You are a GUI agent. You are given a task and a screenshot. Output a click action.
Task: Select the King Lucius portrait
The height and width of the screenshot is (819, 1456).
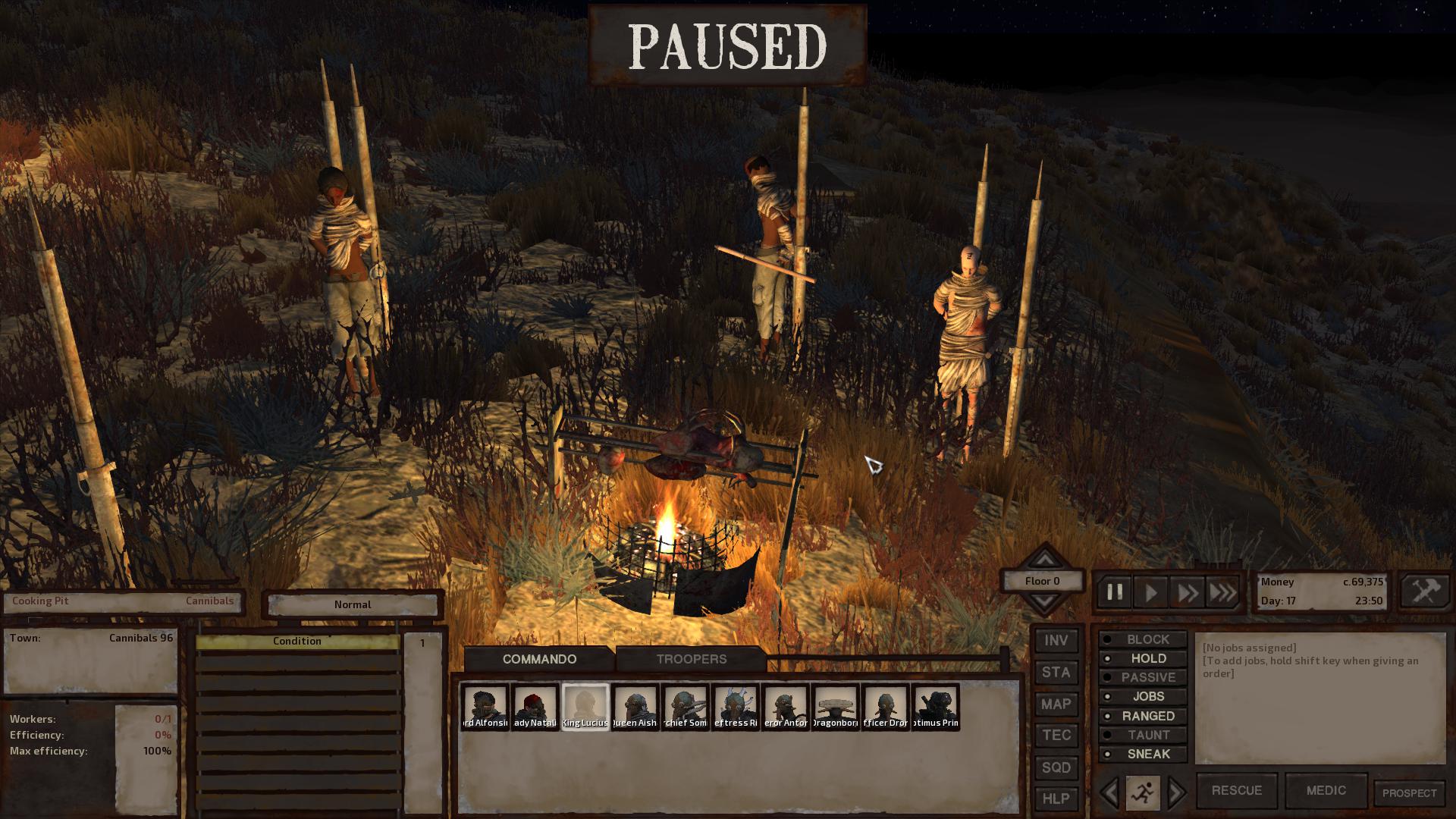tap(585, 707)
